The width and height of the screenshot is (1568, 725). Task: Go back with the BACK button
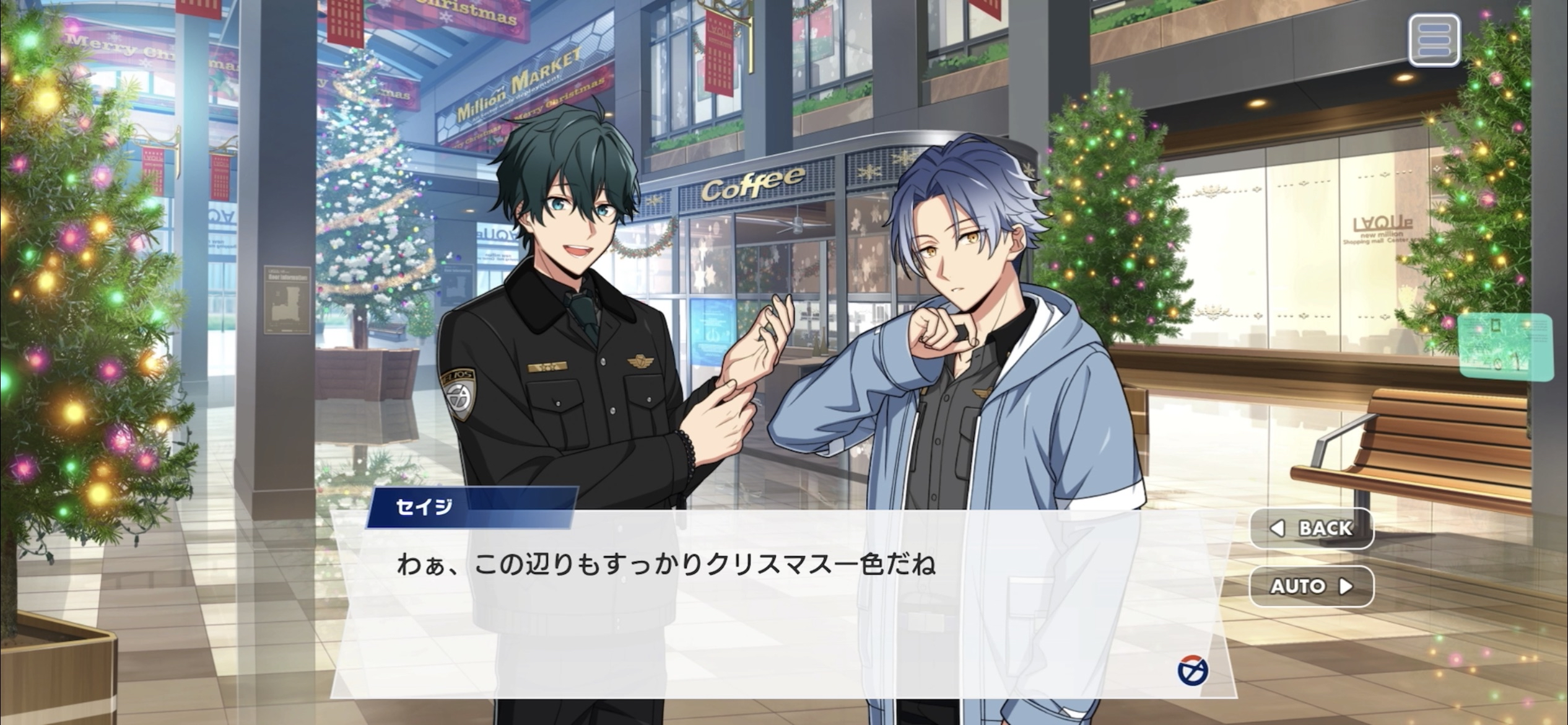tap(1312, 528)
